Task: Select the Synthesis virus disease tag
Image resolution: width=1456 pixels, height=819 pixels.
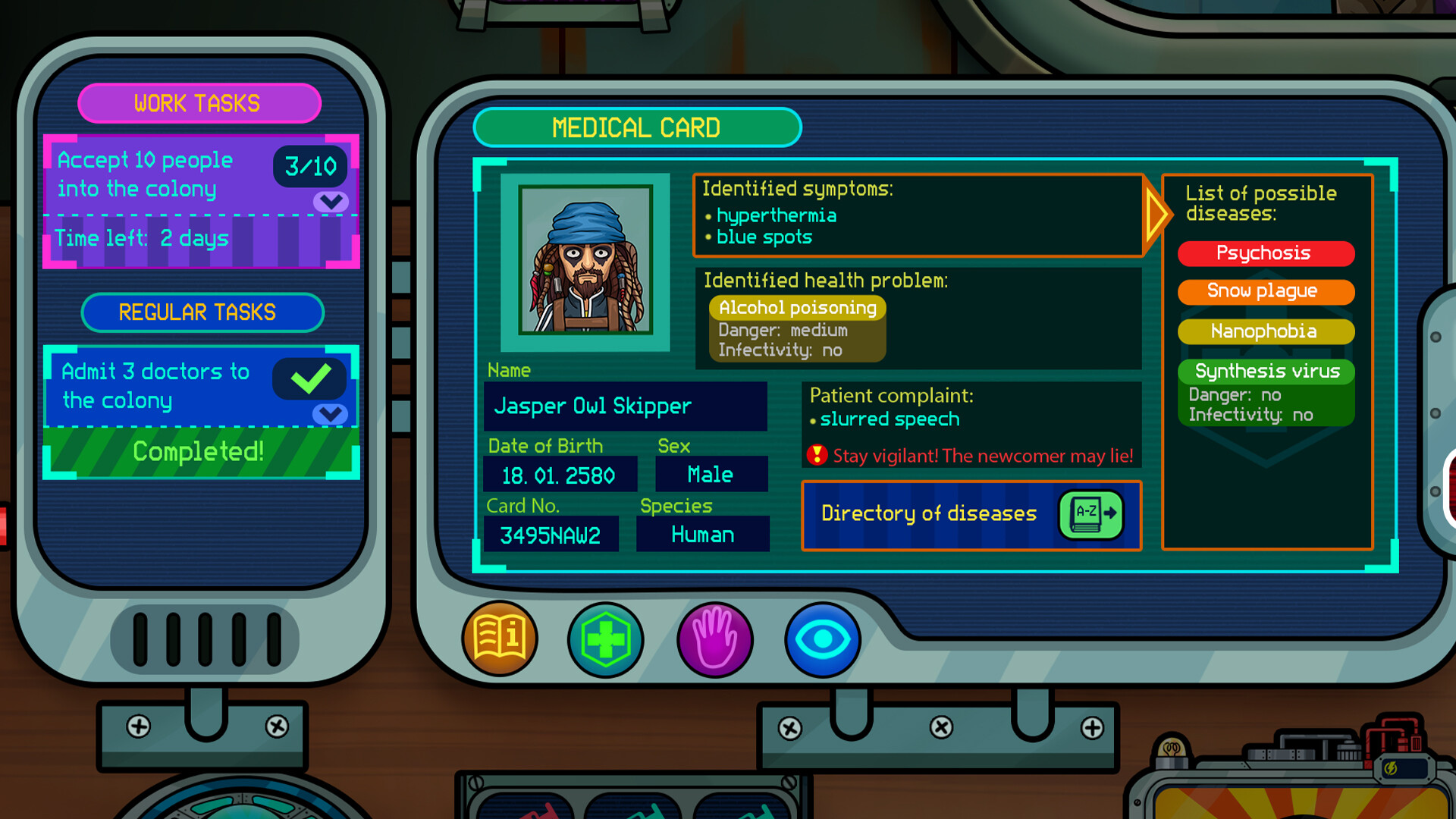Action: pos(1265,371)
